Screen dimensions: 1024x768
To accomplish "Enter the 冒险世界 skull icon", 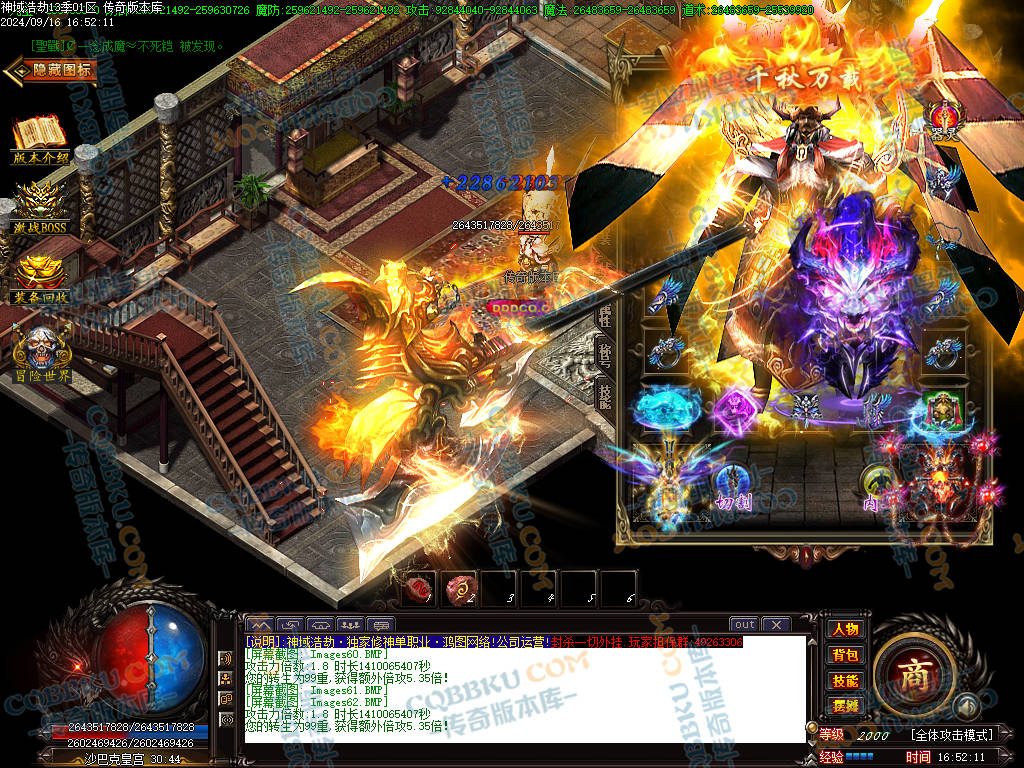I will click(x=41, y=351).
